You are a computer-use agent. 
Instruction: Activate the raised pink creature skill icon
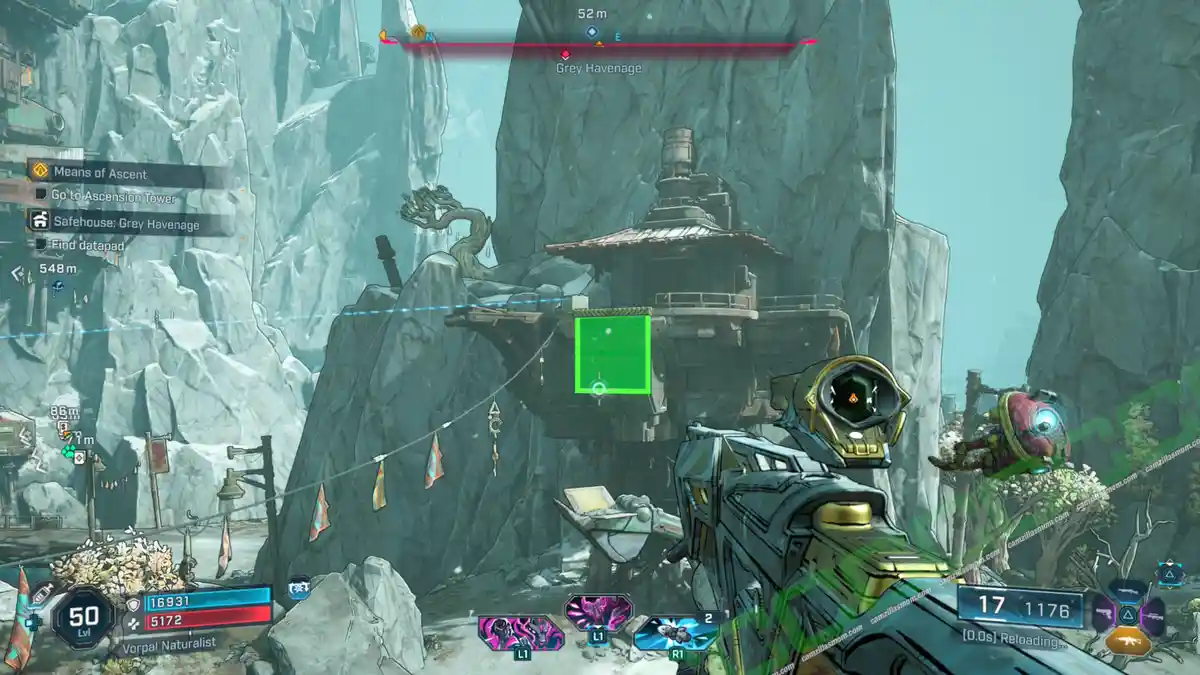(x=598, y=611)
